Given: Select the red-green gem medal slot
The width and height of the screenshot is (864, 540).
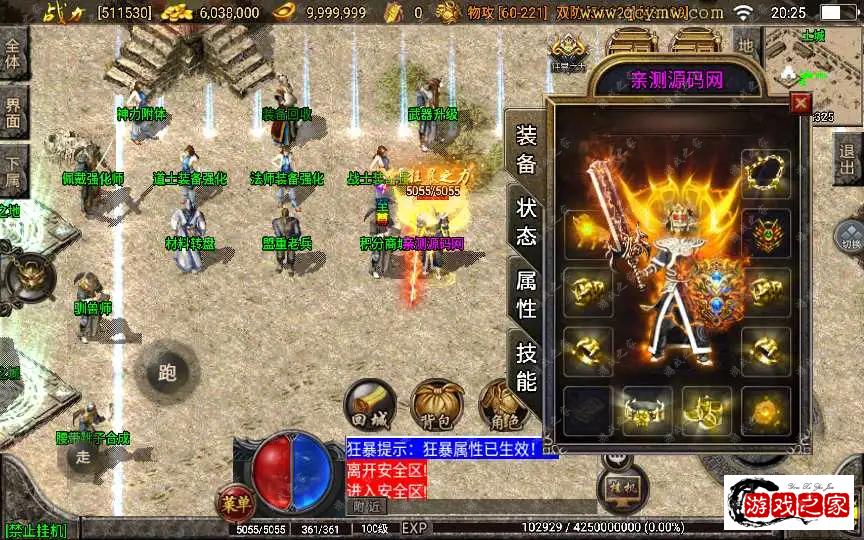Looking at the screenshot, I should click(x=766, y=232).
